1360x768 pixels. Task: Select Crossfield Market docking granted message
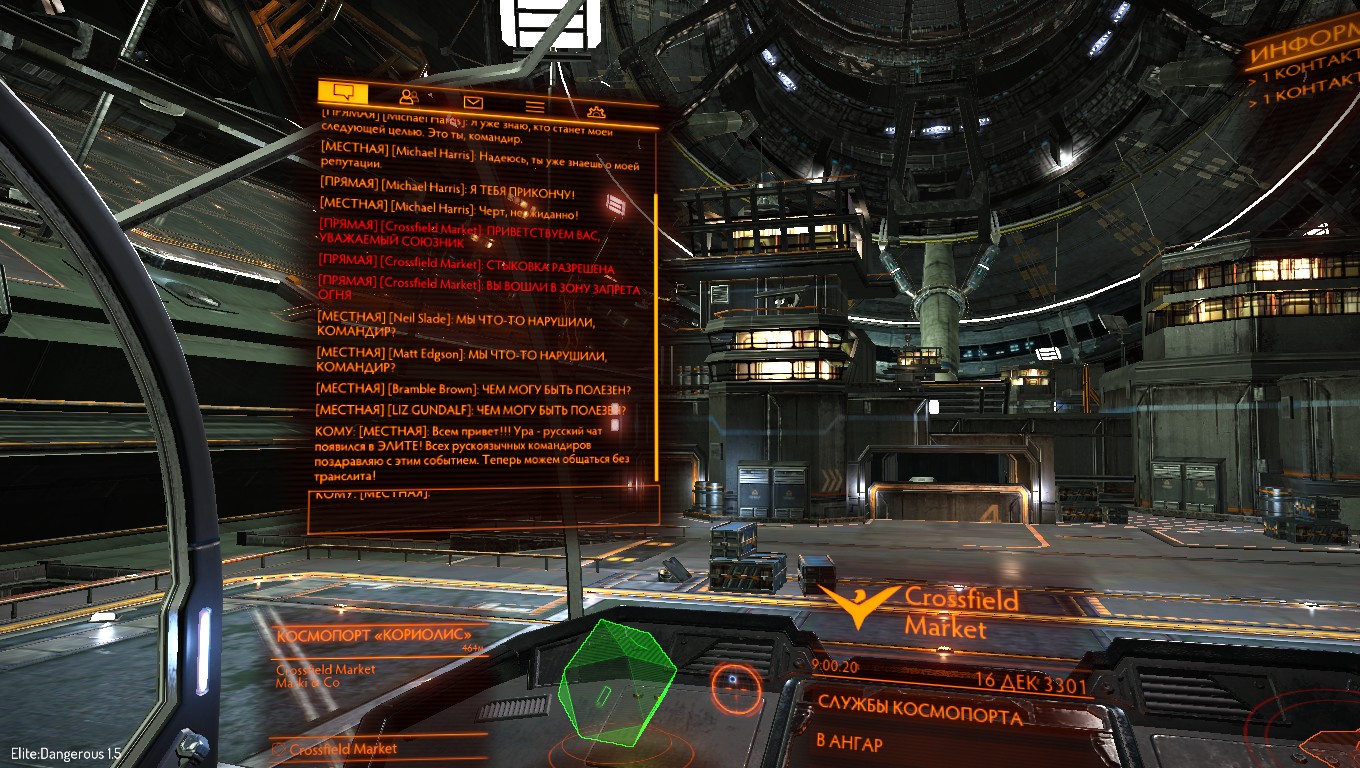(x=466, y=265)
